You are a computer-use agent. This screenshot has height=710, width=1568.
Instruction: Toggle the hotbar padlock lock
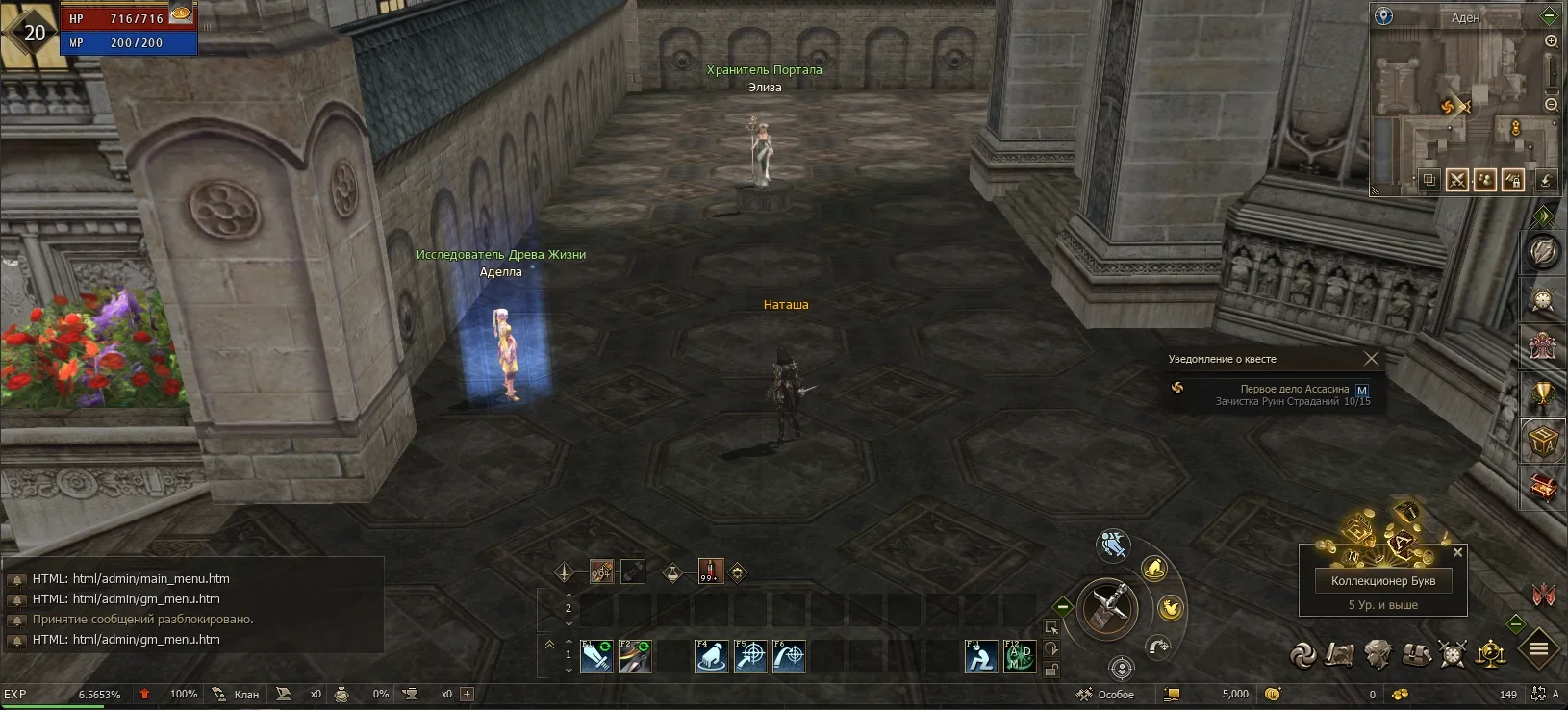coord(1052,668)
